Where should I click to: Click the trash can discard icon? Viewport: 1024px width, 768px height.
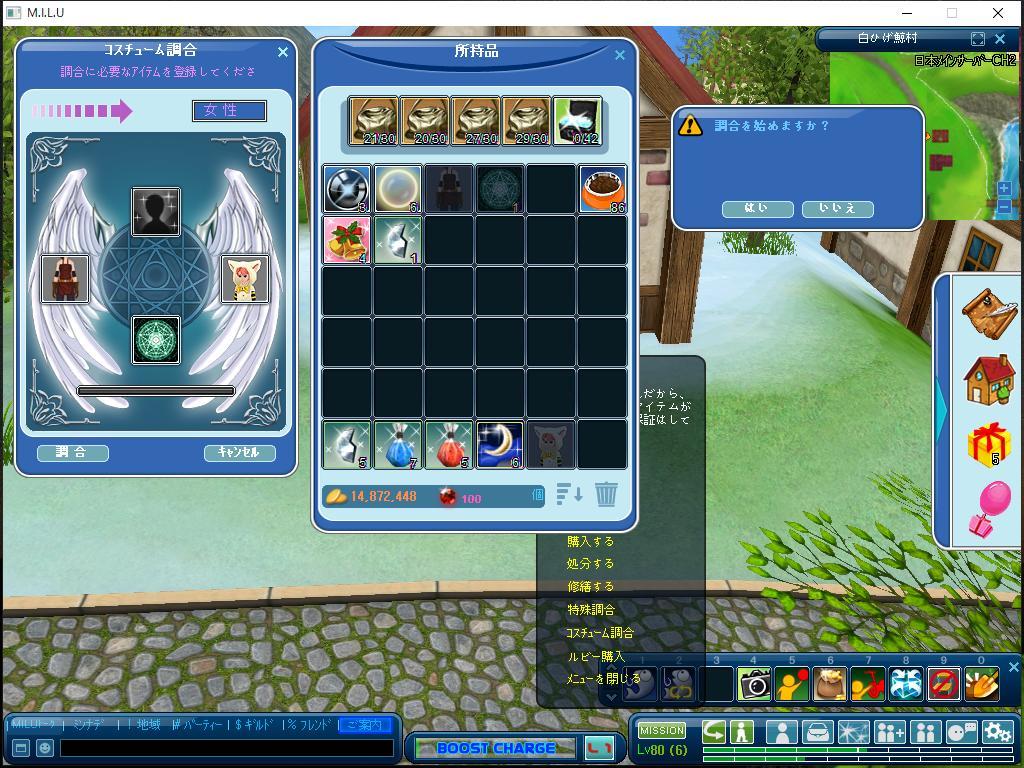(606, 494)
